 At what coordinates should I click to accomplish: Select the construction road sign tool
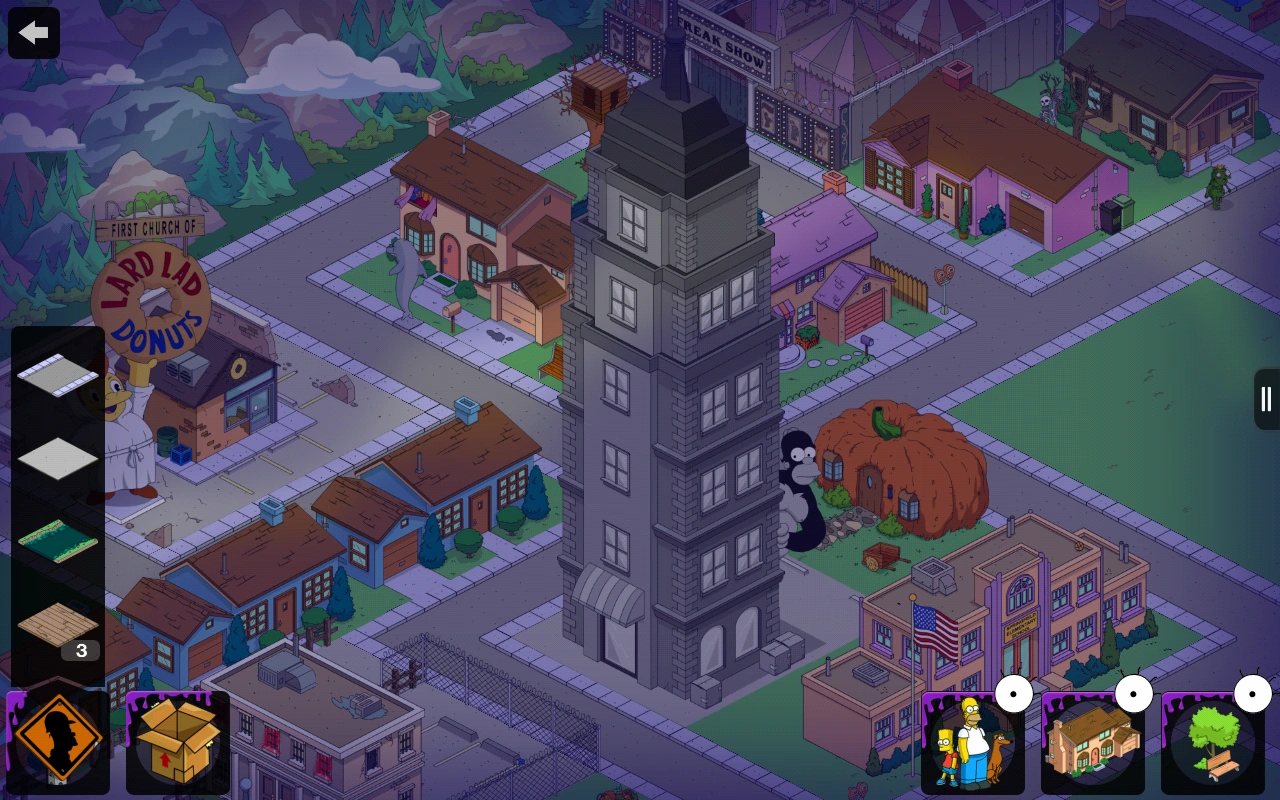(57, 738)
